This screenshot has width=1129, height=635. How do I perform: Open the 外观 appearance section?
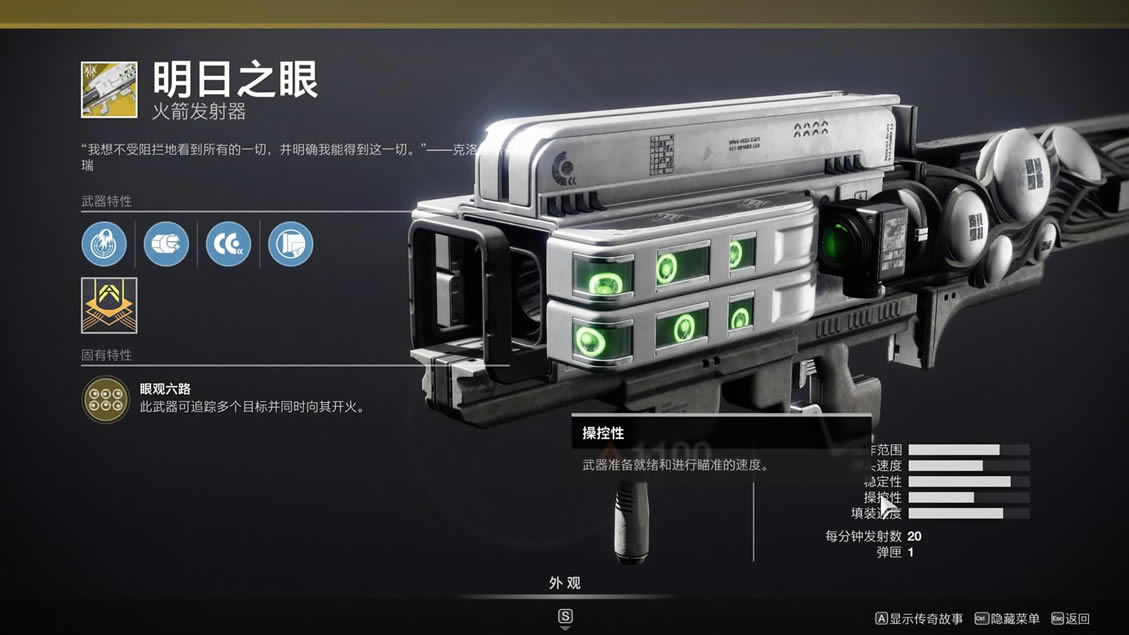coord(565,583)
